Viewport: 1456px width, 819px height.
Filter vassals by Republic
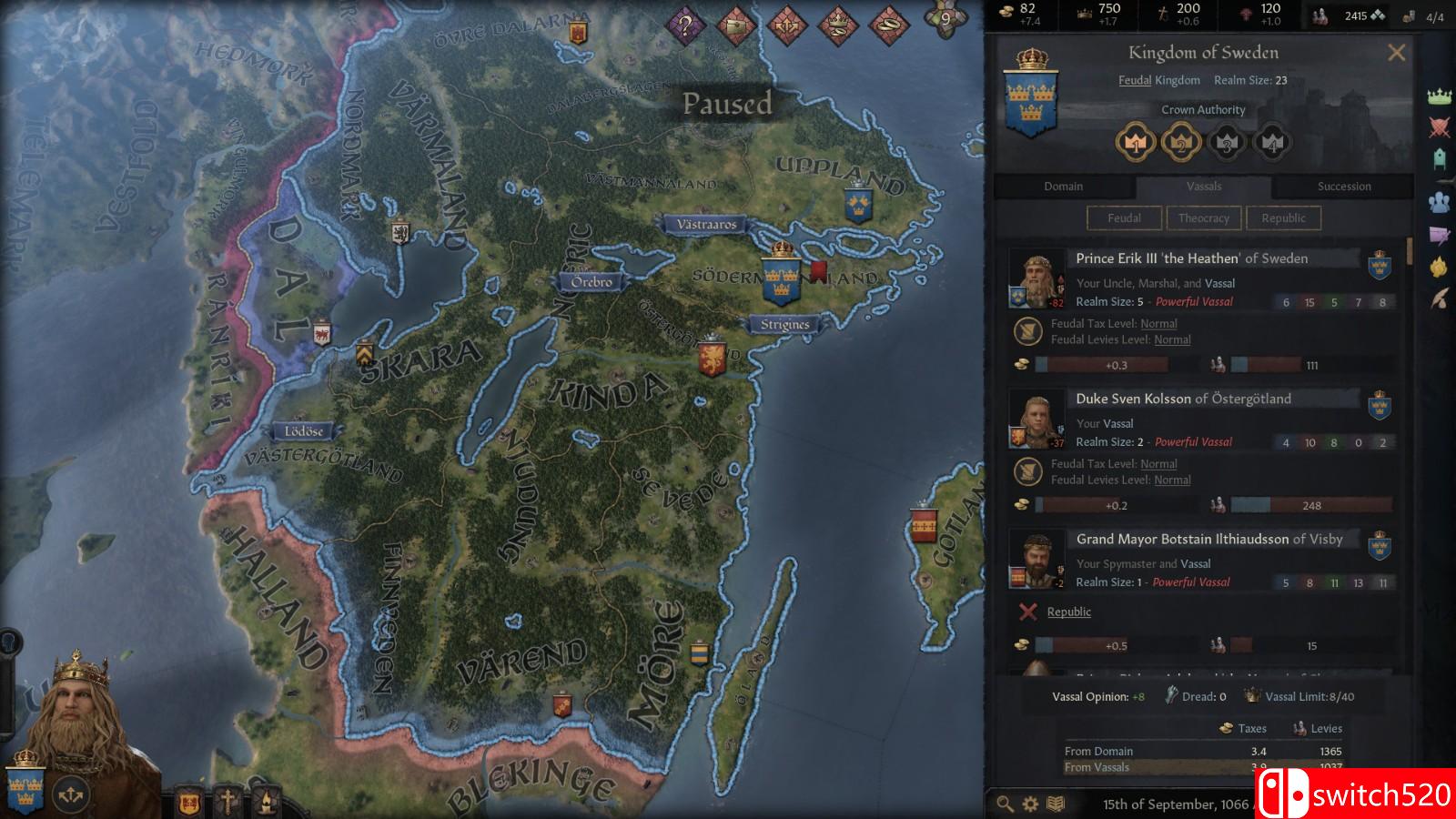(x=1283, y=217)
